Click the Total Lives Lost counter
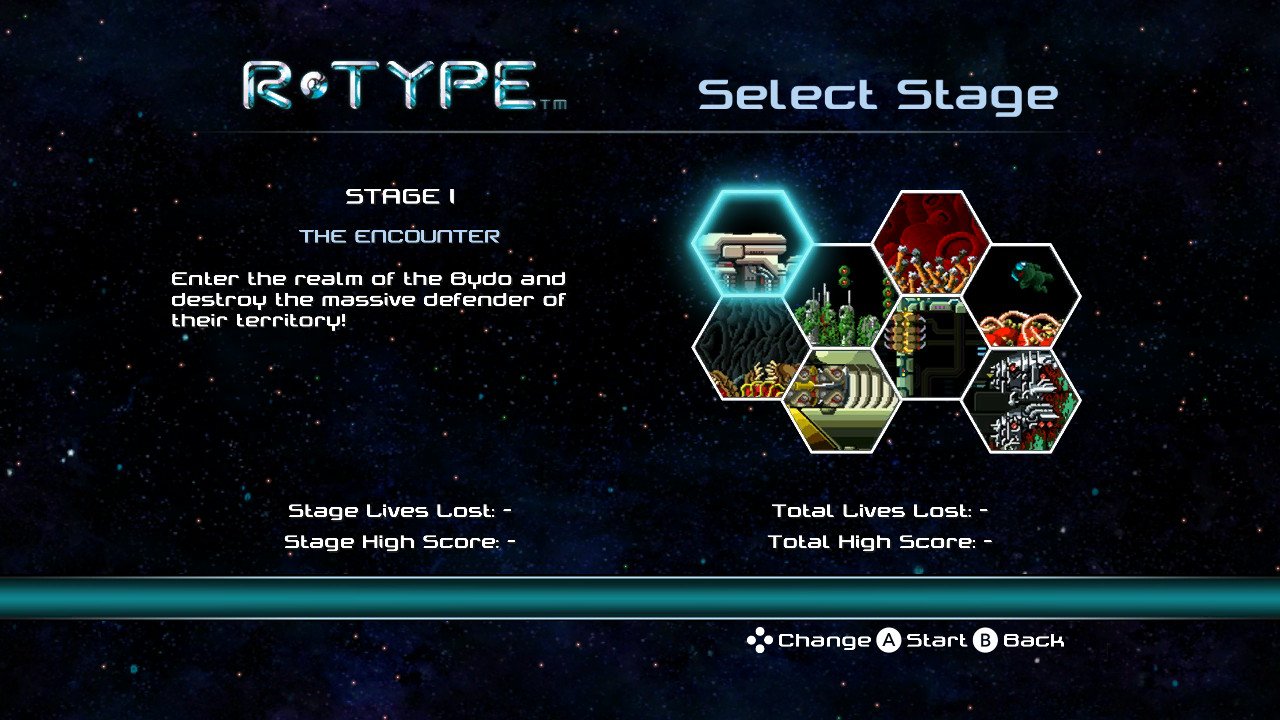Viewport: 1280px width, 720px height. tap(882, 509)
